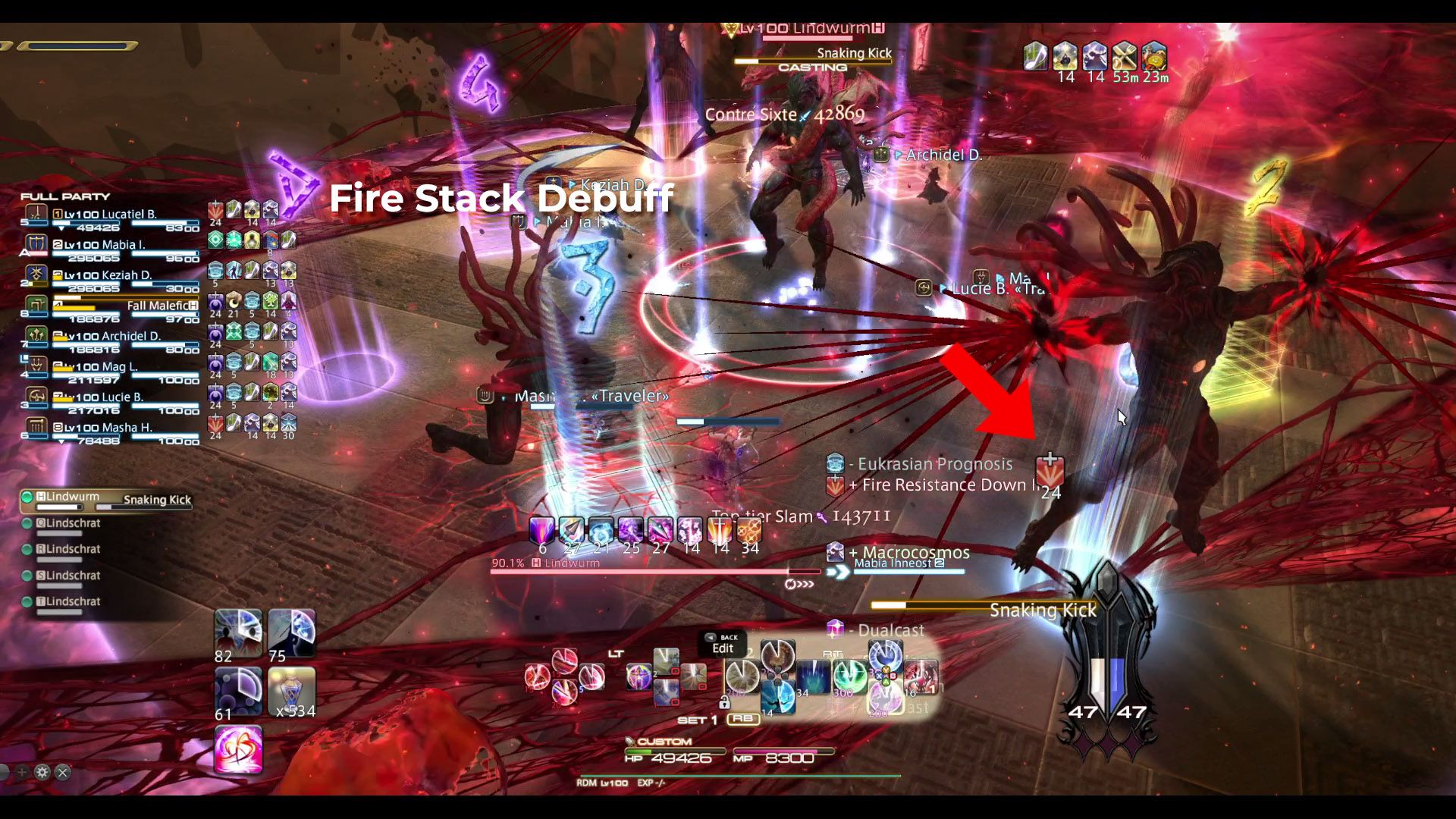Image resolution: width=1456 pixels, height=819 pixels.
Task: Activate the green swirl ability on the cross hotbar
Action: coord(849,675)
